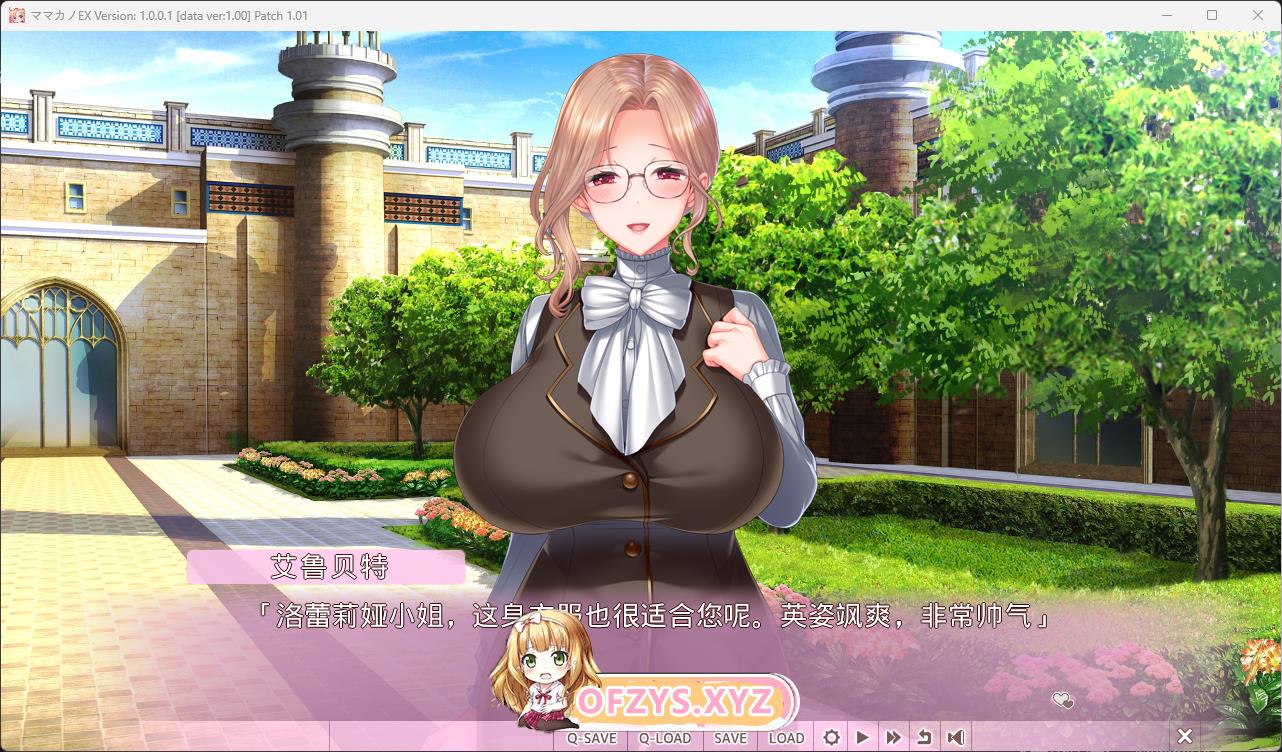Image resolution: width=1282 pixels, height=752 pixels.
Task: Quick load with the Q-LOAD button
Action: coord(665,738)
